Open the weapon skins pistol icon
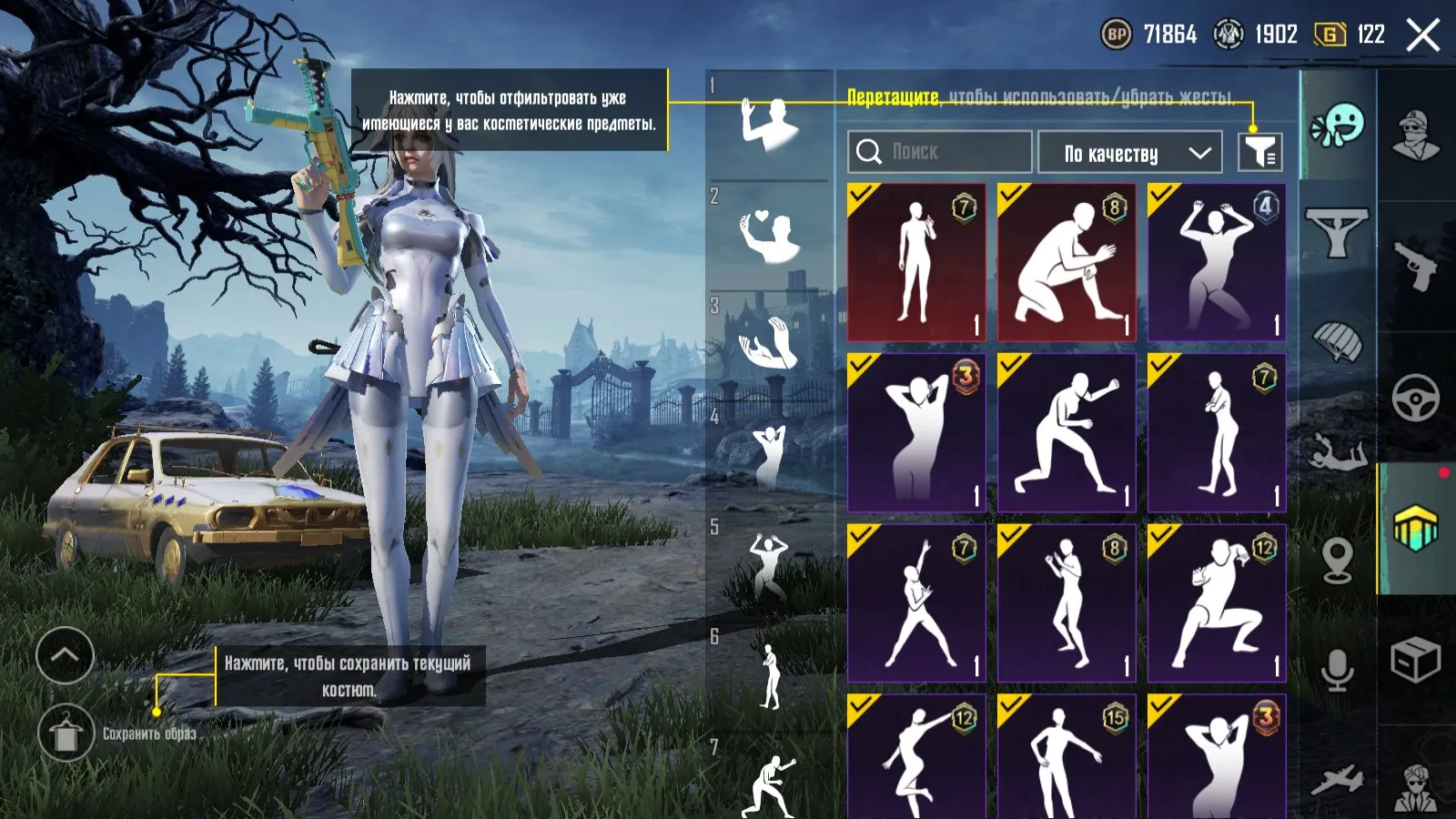The width and height of the screenshot is (1456, 819). [1413, 264]
